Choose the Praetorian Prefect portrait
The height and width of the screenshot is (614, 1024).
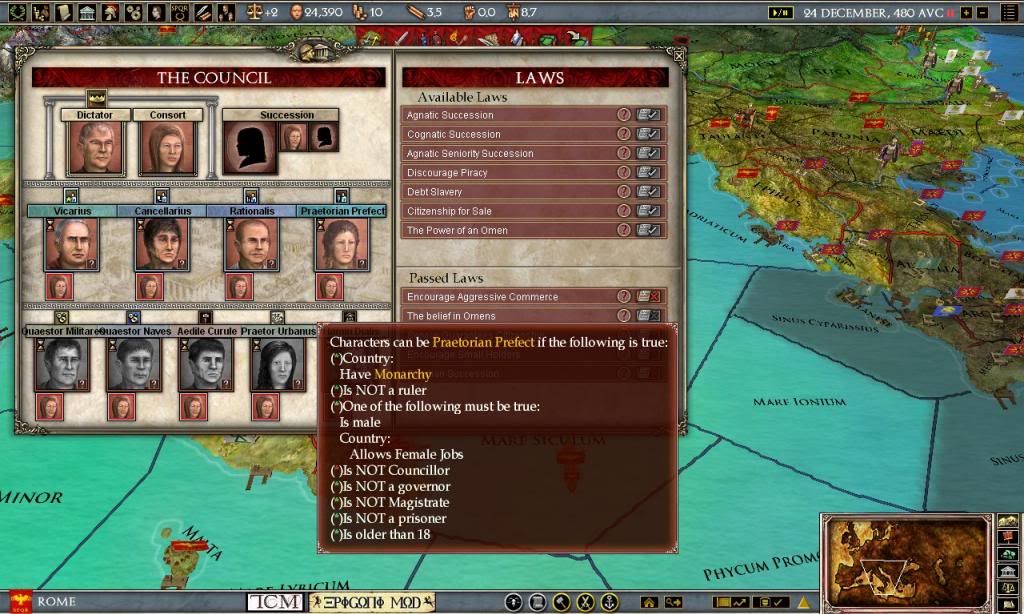click(x=342, y=244)
